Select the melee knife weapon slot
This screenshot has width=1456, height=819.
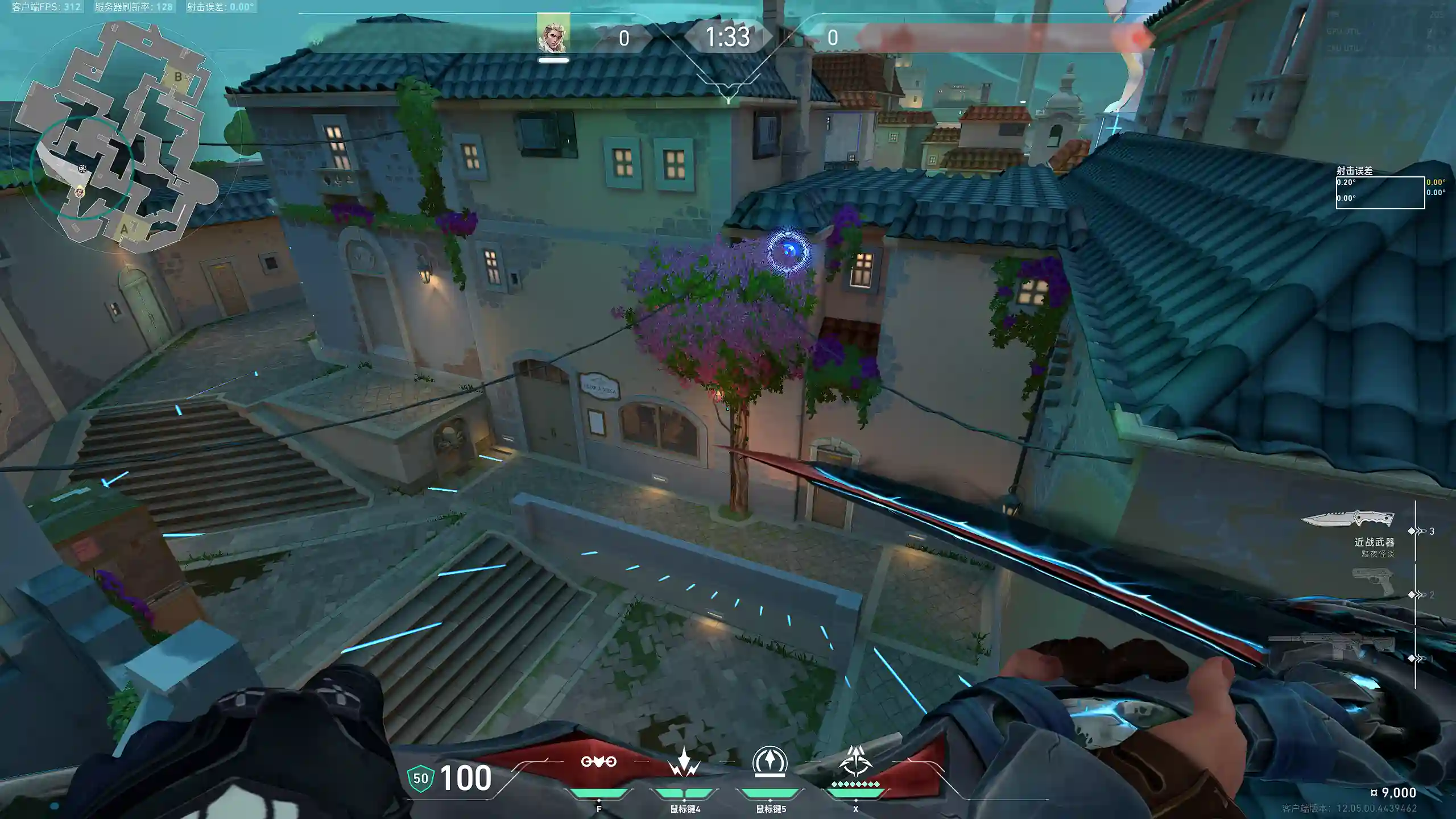[1348, 519]
